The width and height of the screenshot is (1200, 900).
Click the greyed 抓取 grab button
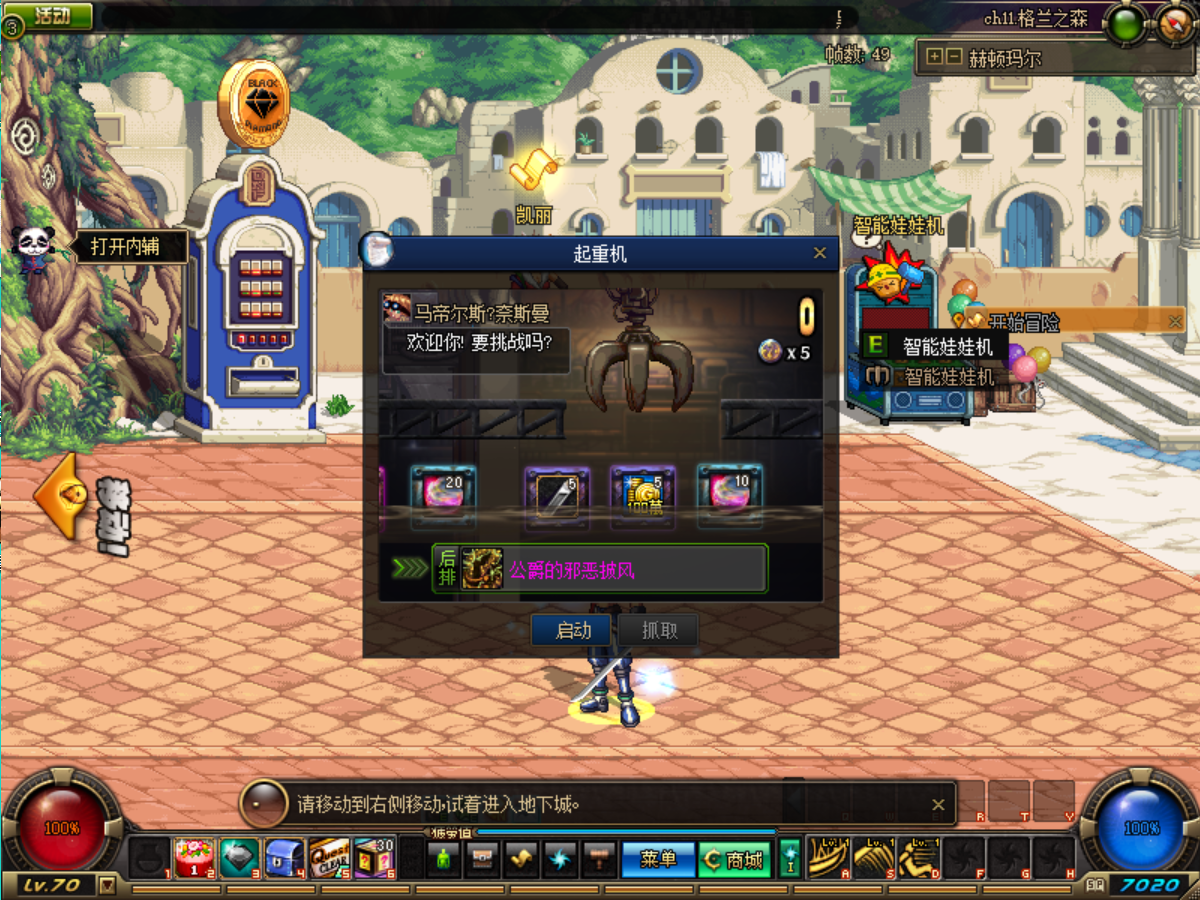tap(658, 630)
